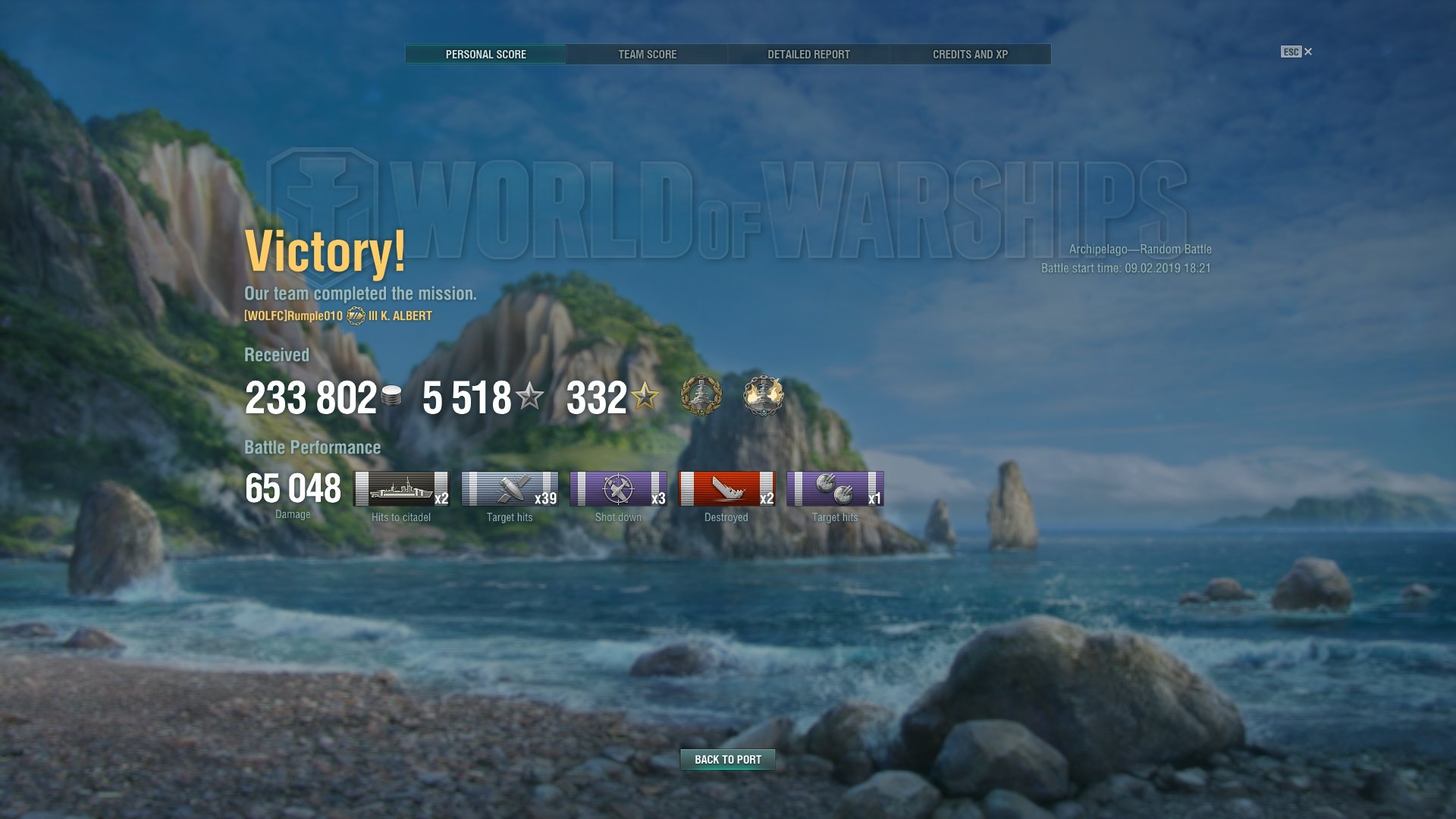Select the Hits to citadel ribbon

coord(401,489)
